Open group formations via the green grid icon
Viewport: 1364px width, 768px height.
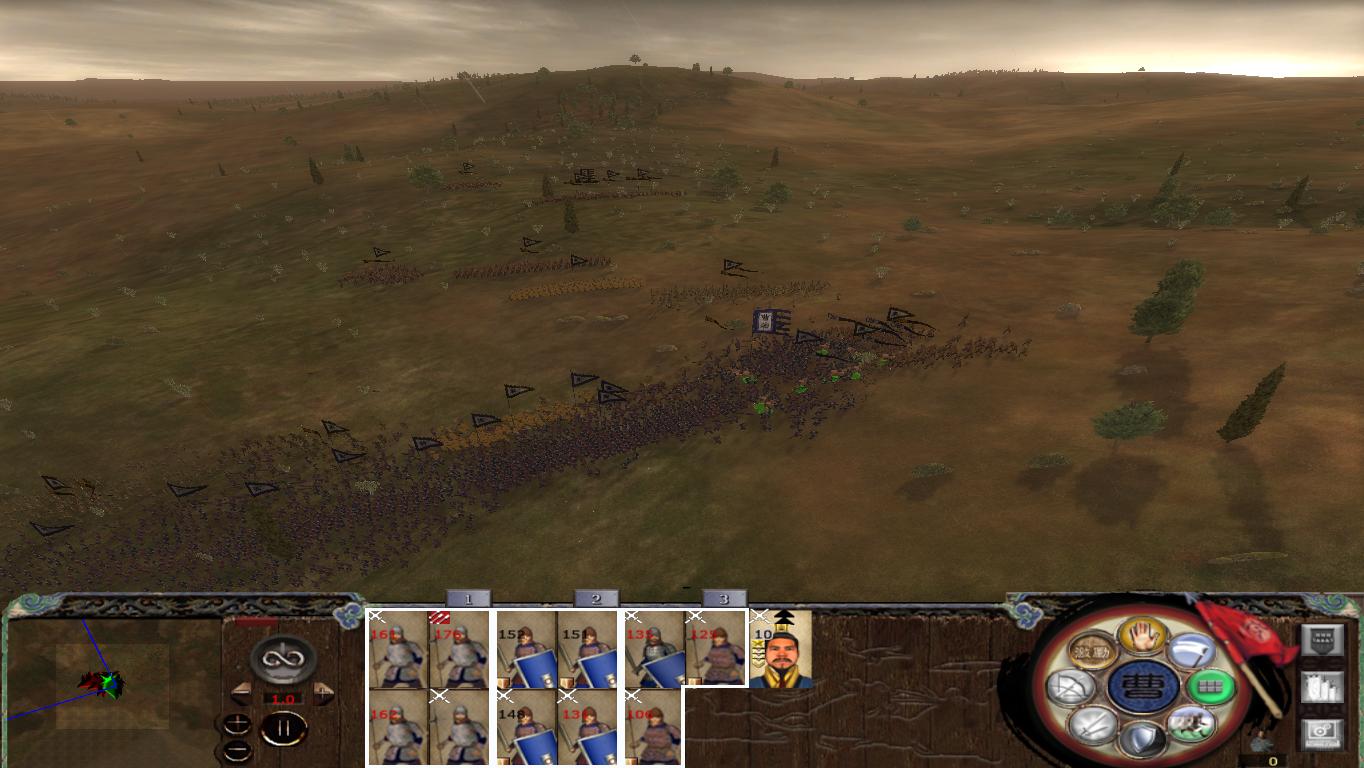coord(1211,686)
